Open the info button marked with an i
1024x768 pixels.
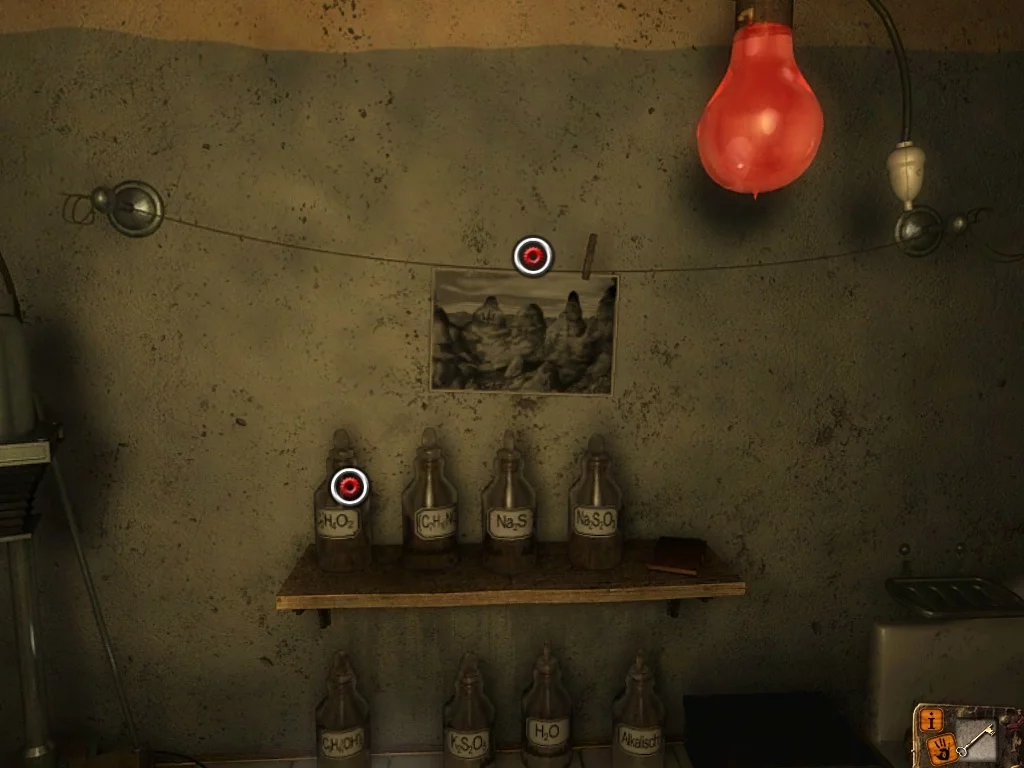coord(932,718)
